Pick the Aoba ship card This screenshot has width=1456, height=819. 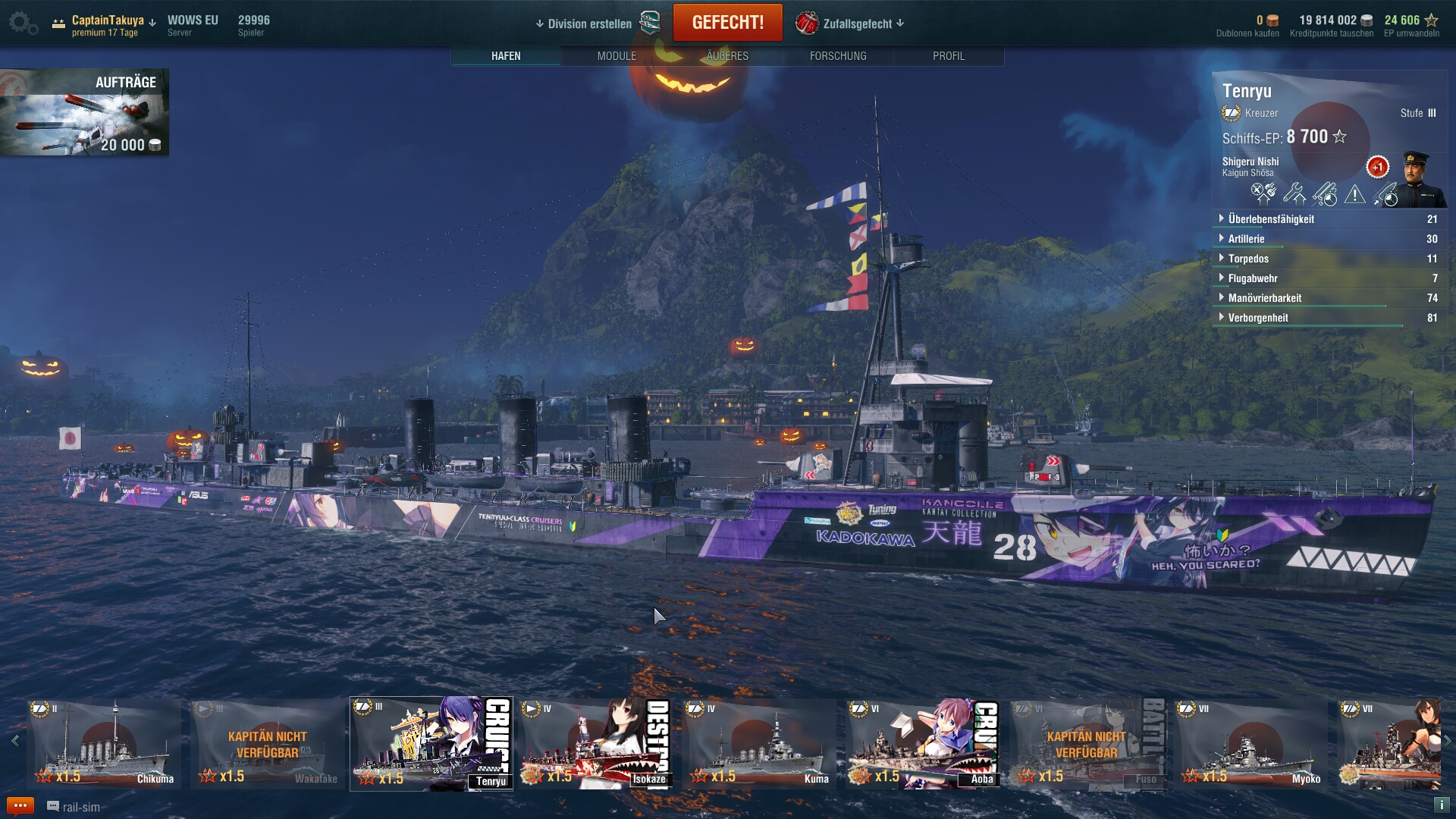coord(923,743)
